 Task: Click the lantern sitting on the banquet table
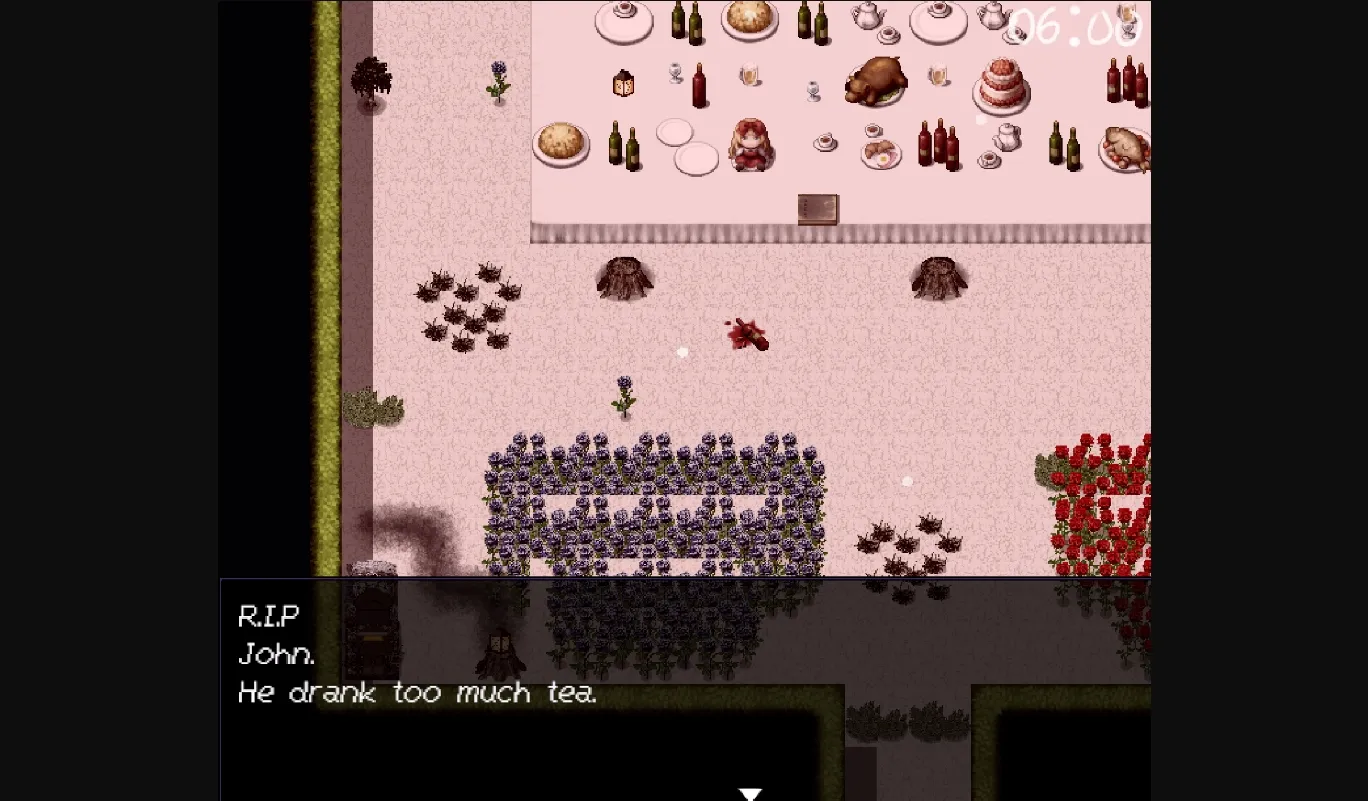(624, 84)
